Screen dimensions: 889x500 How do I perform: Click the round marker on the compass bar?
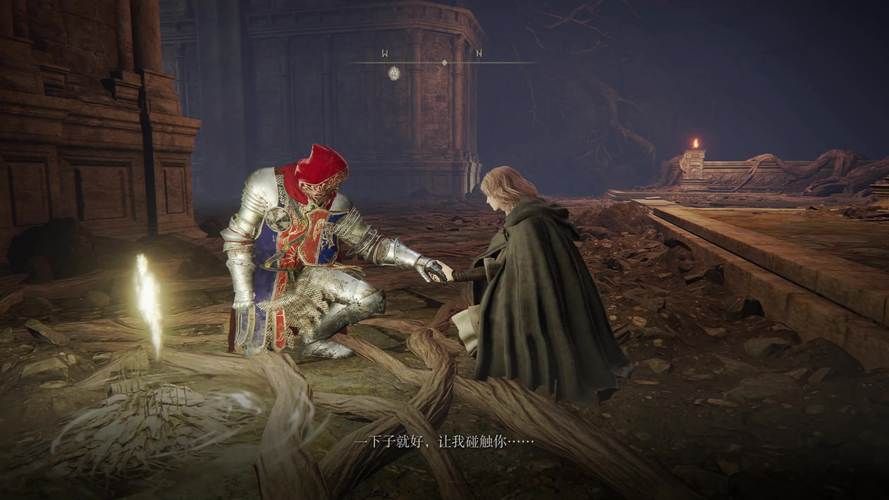pyautogui.click(x=394, y=73)
